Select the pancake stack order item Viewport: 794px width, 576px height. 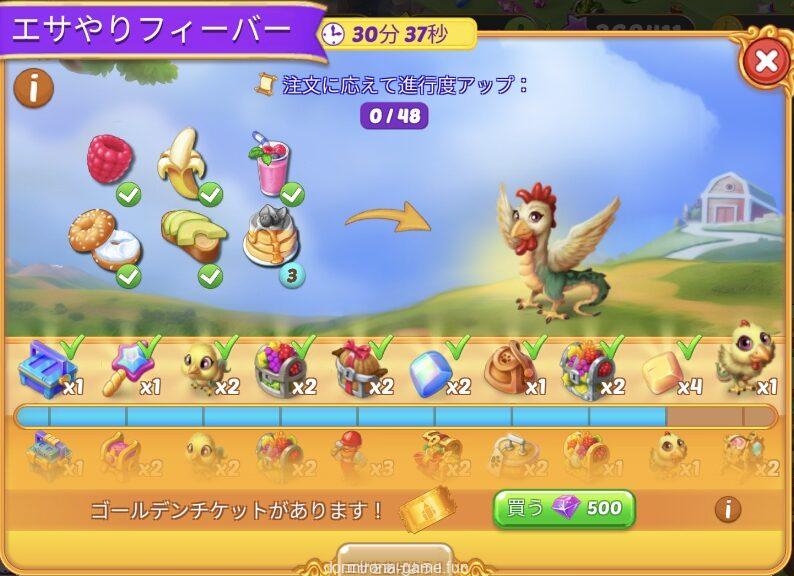click(272, 234)
